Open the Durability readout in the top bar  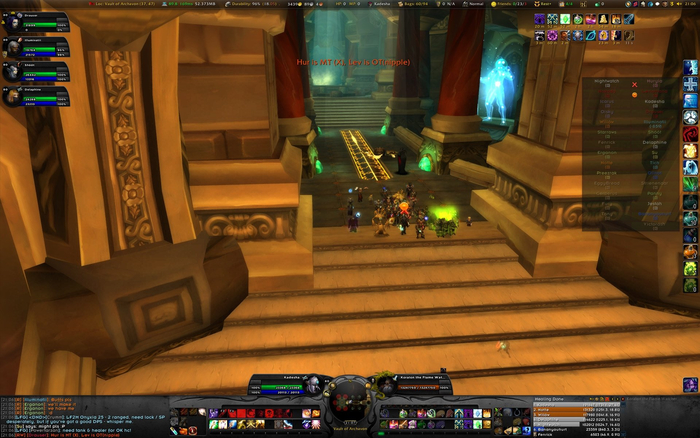click(247, 4)
